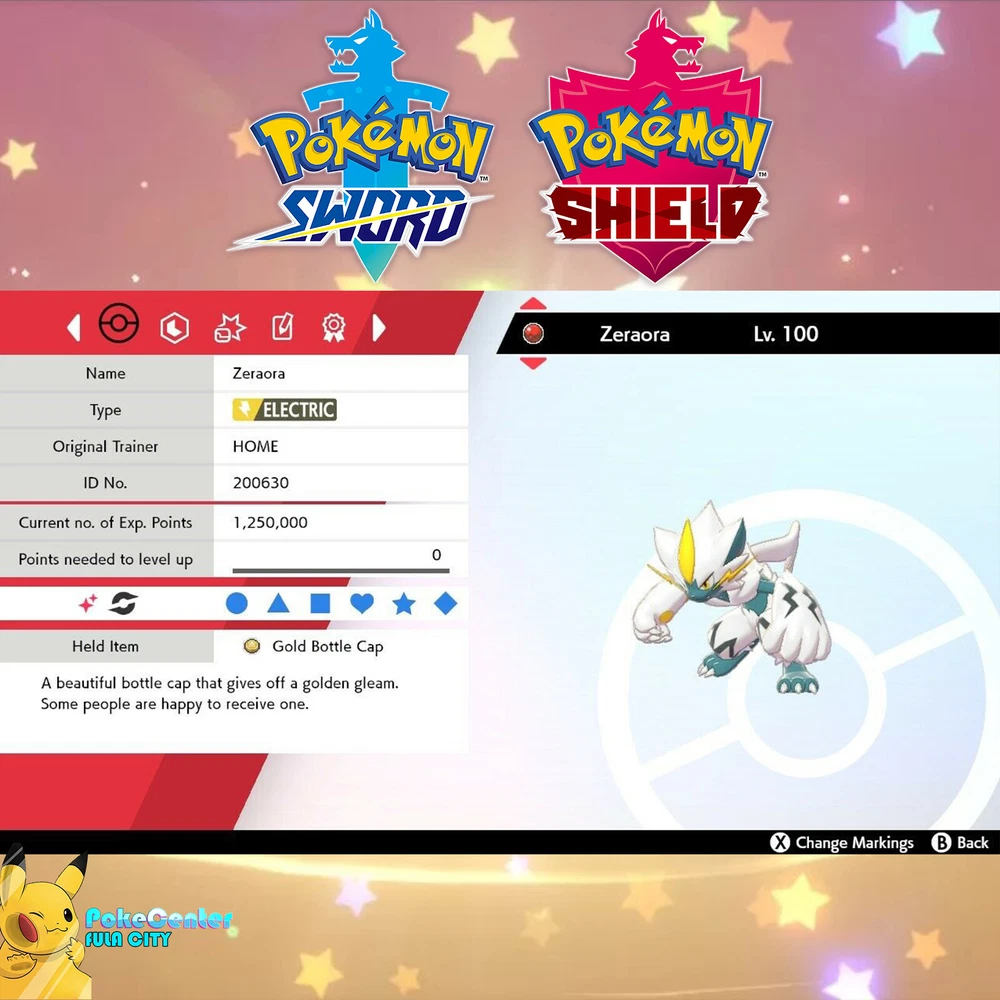Toggle the blue star marking
1000x1000 pixels.
tap(404, 603)
